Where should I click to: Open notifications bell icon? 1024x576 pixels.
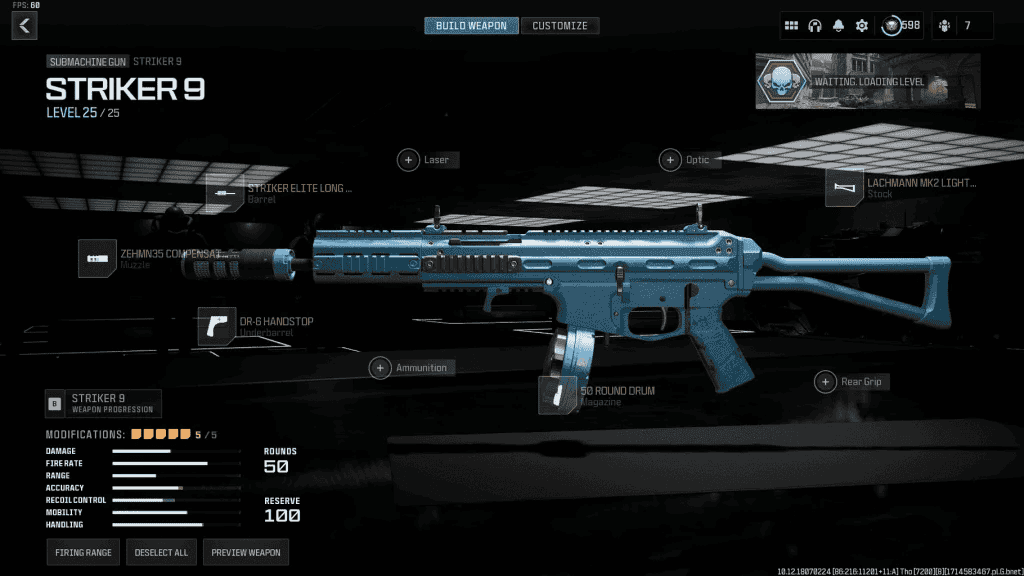point(838,25)
